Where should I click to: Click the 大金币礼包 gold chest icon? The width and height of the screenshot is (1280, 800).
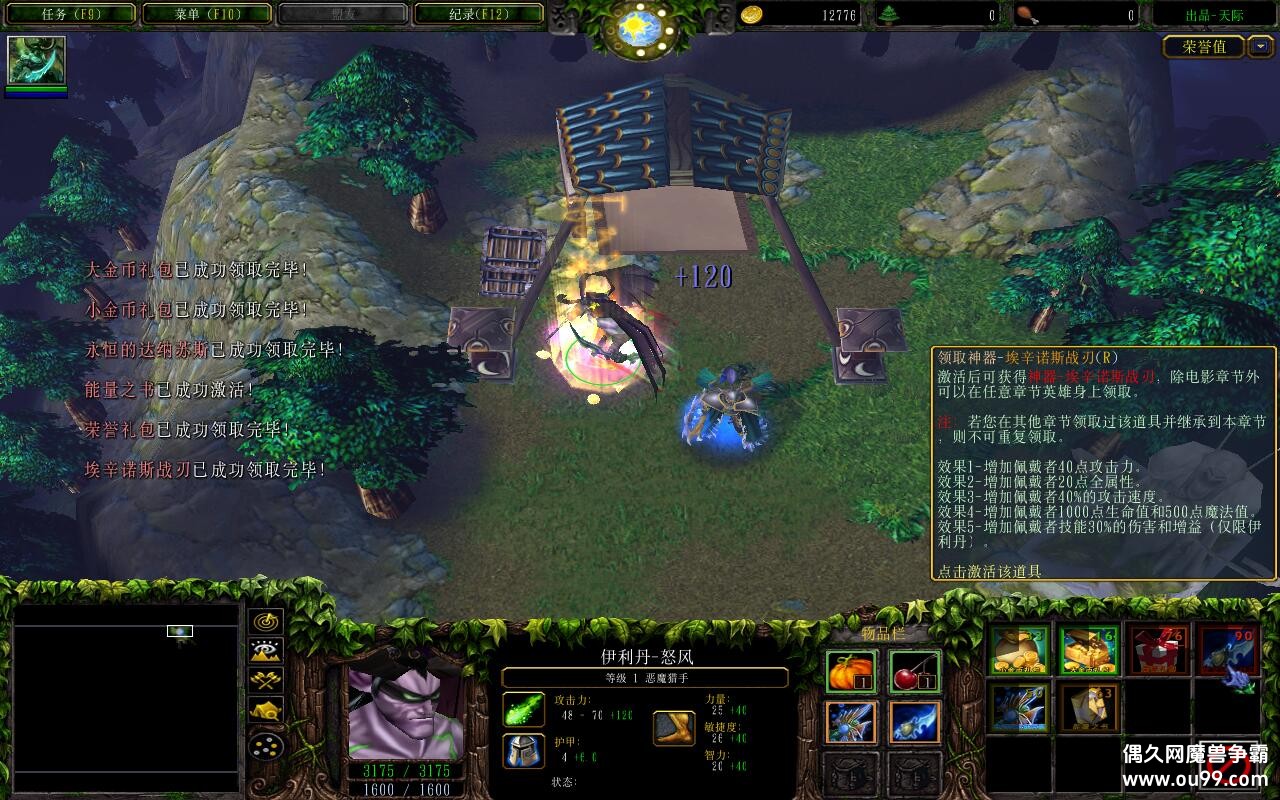coord(1088,650)
